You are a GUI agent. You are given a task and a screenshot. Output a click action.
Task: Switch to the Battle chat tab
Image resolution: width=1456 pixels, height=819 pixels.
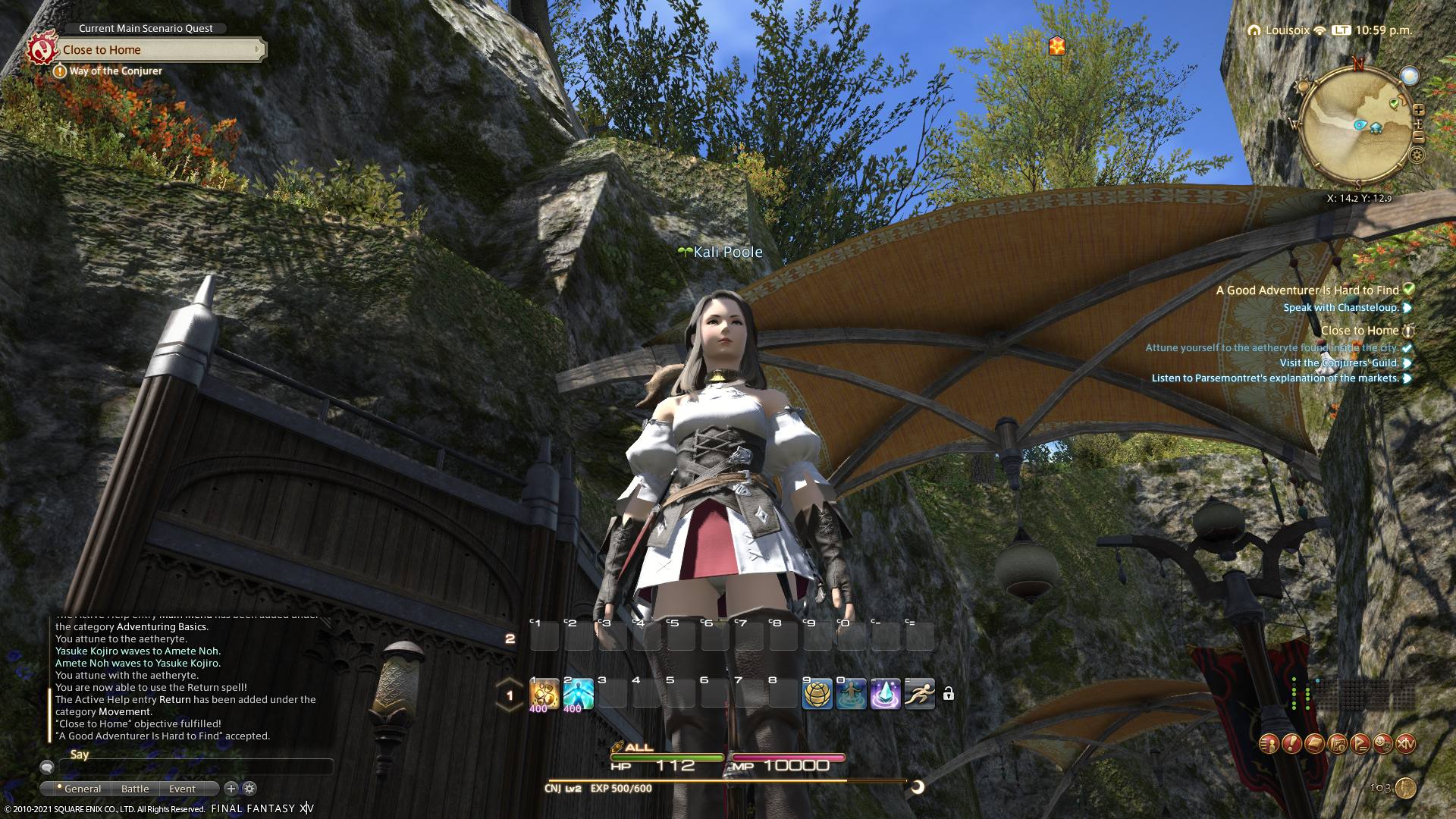pyautogui.click(x=135, y=789)
